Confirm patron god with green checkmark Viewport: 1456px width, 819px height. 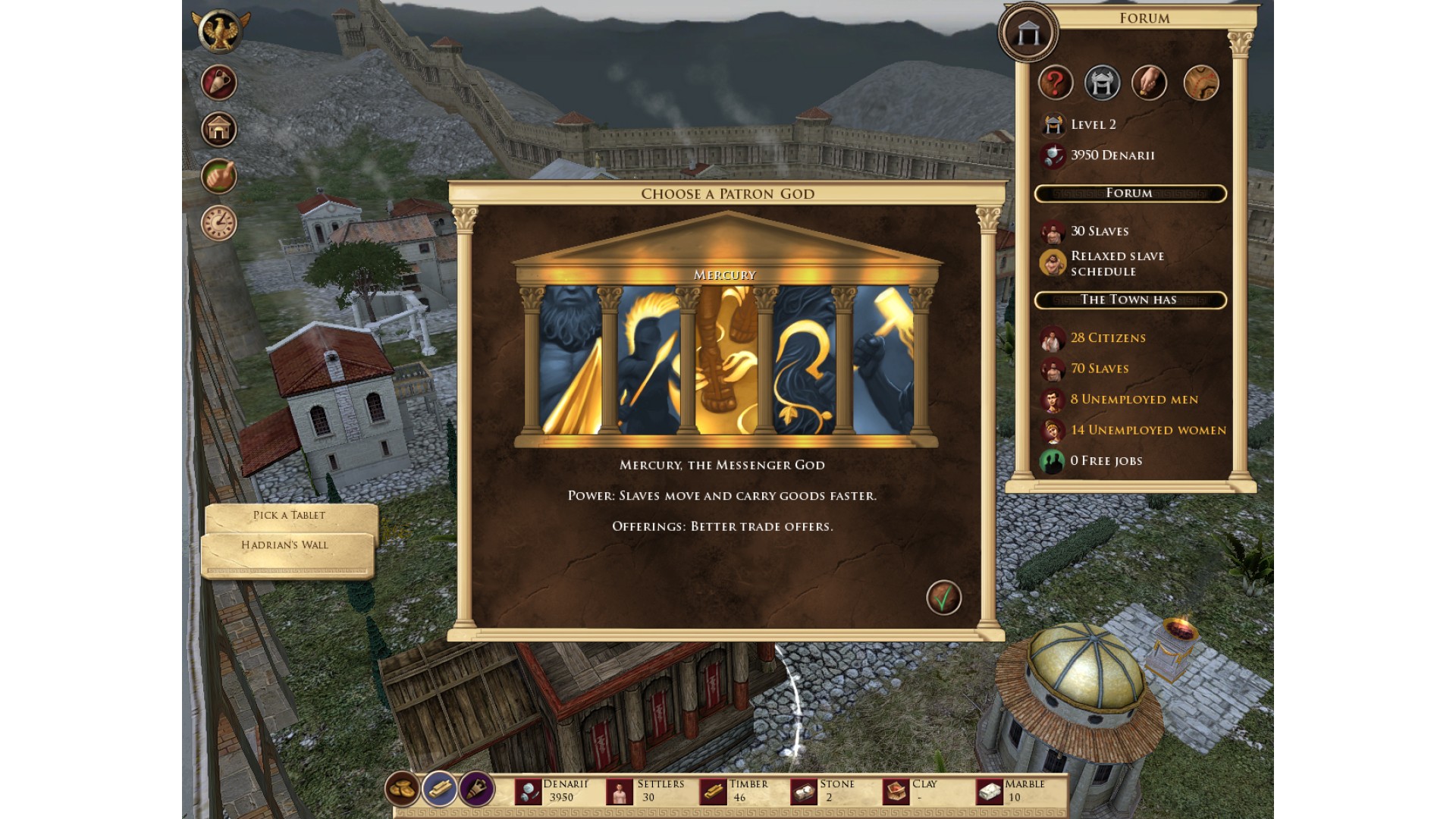[943, 598]
